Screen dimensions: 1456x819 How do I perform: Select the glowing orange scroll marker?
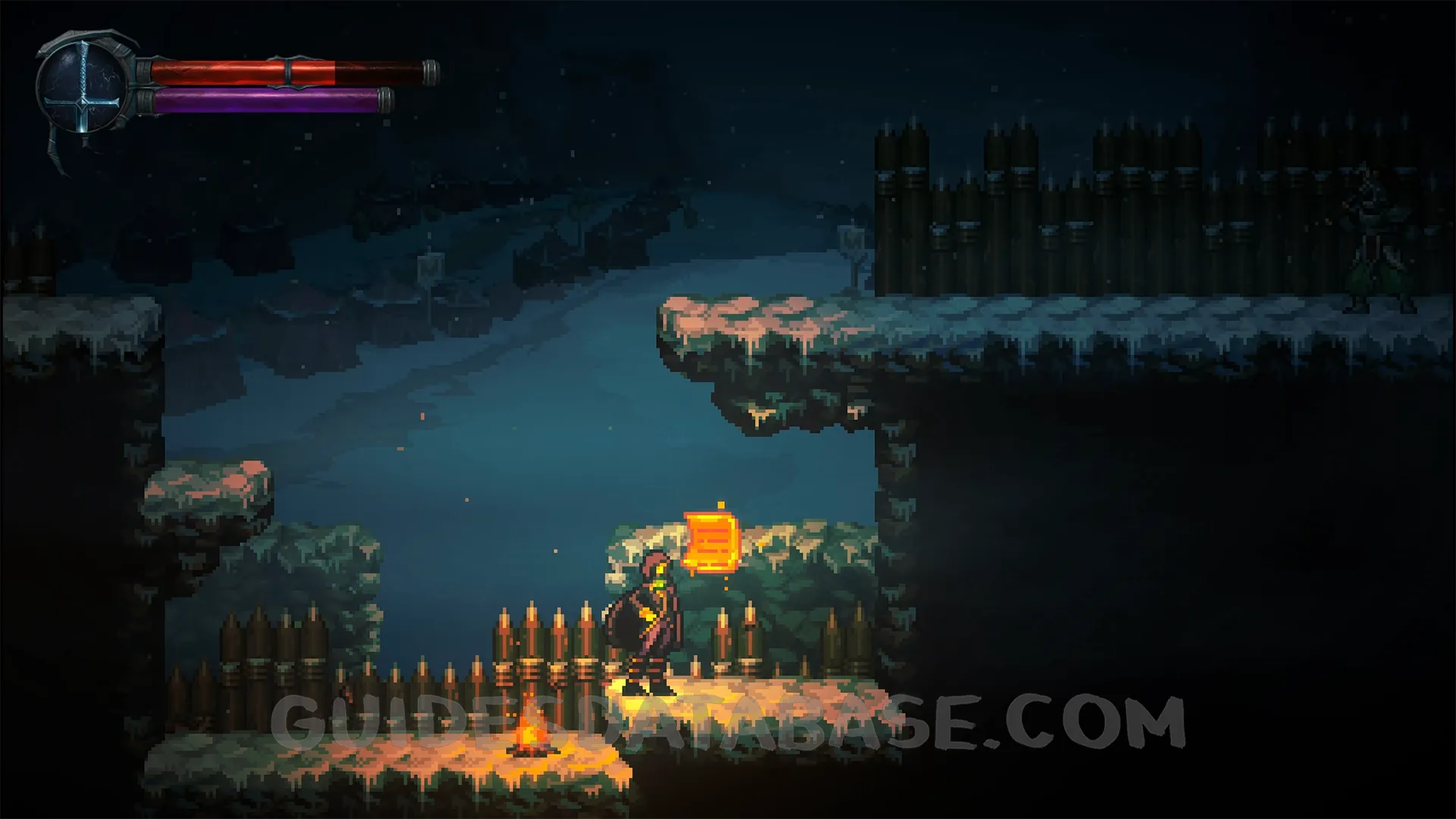tap(711, 540)
